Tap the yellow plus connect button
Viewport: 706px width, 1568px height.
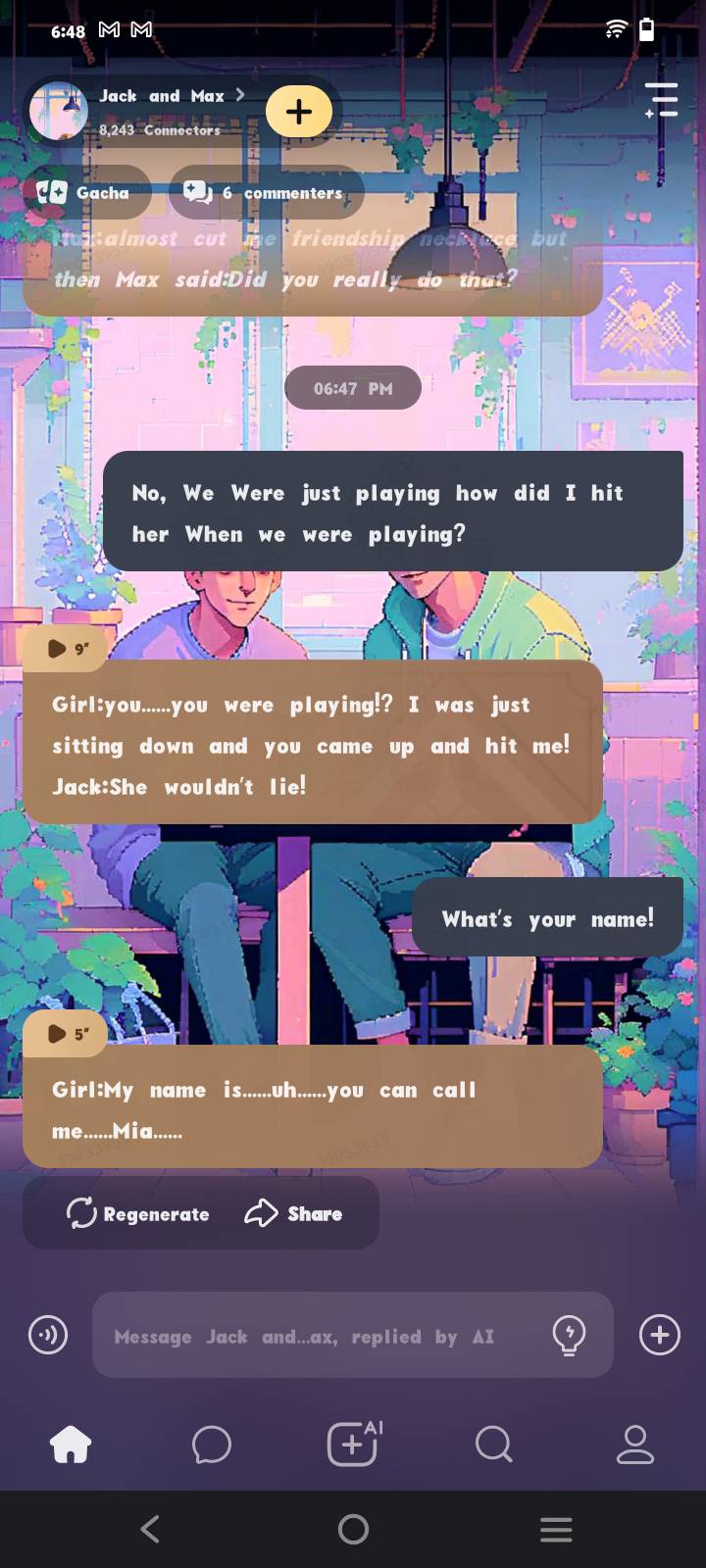pyautogui.click(x=299, y=111)
